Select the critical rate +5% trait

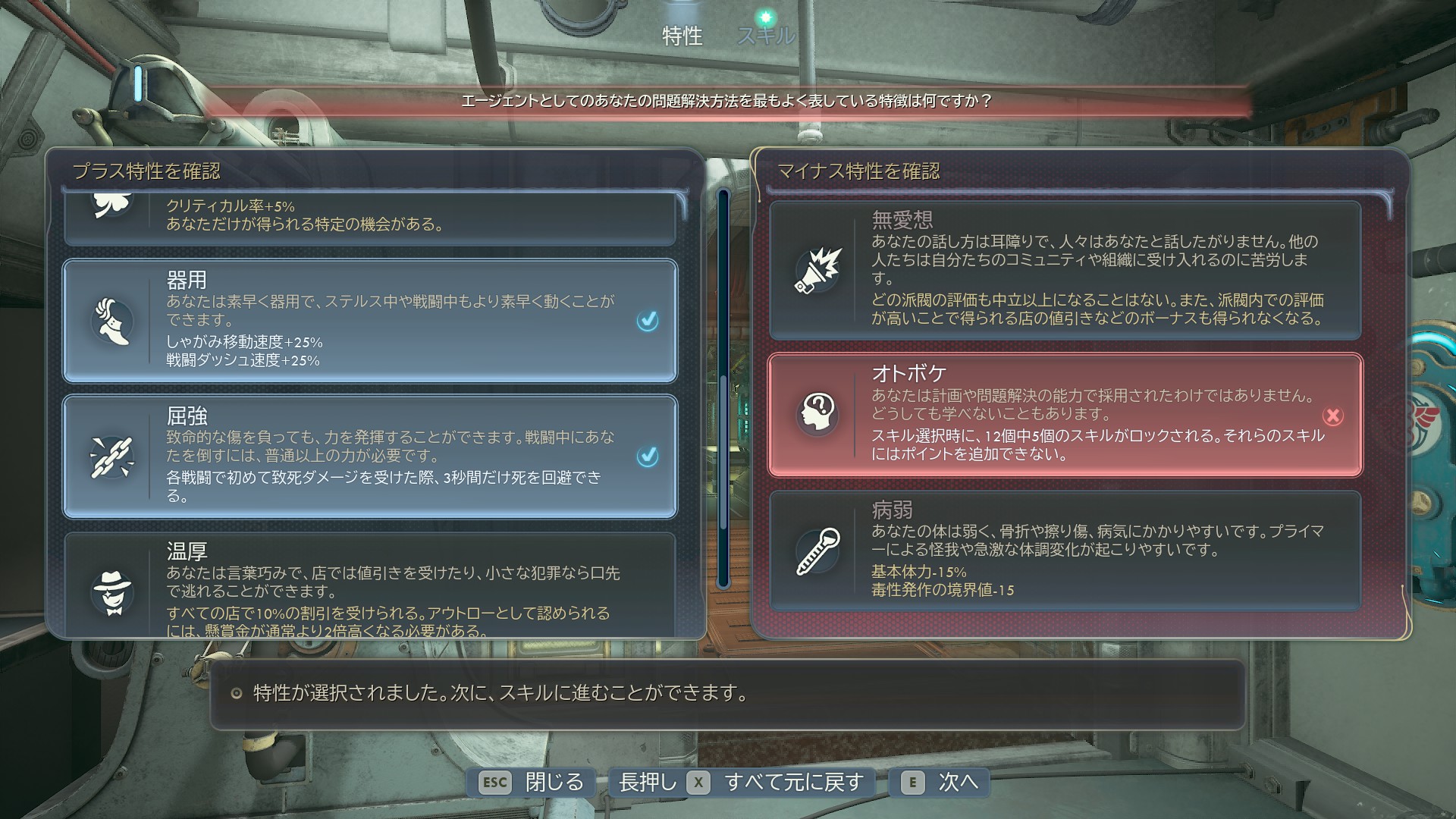pyautogui.click(x=369, y=216)
